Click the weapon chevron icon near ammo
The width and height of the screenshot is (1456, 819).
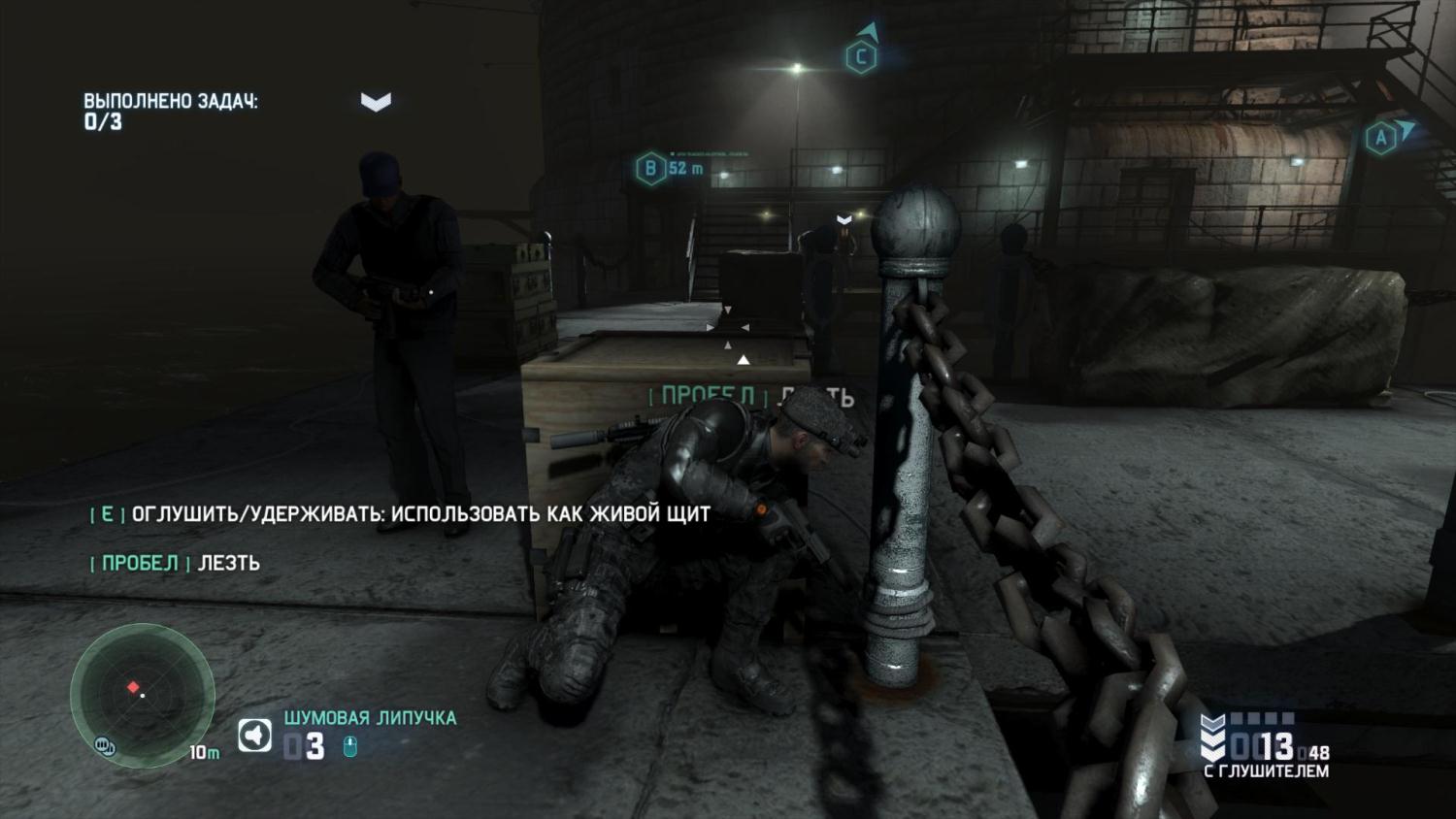pos(1212,739)
